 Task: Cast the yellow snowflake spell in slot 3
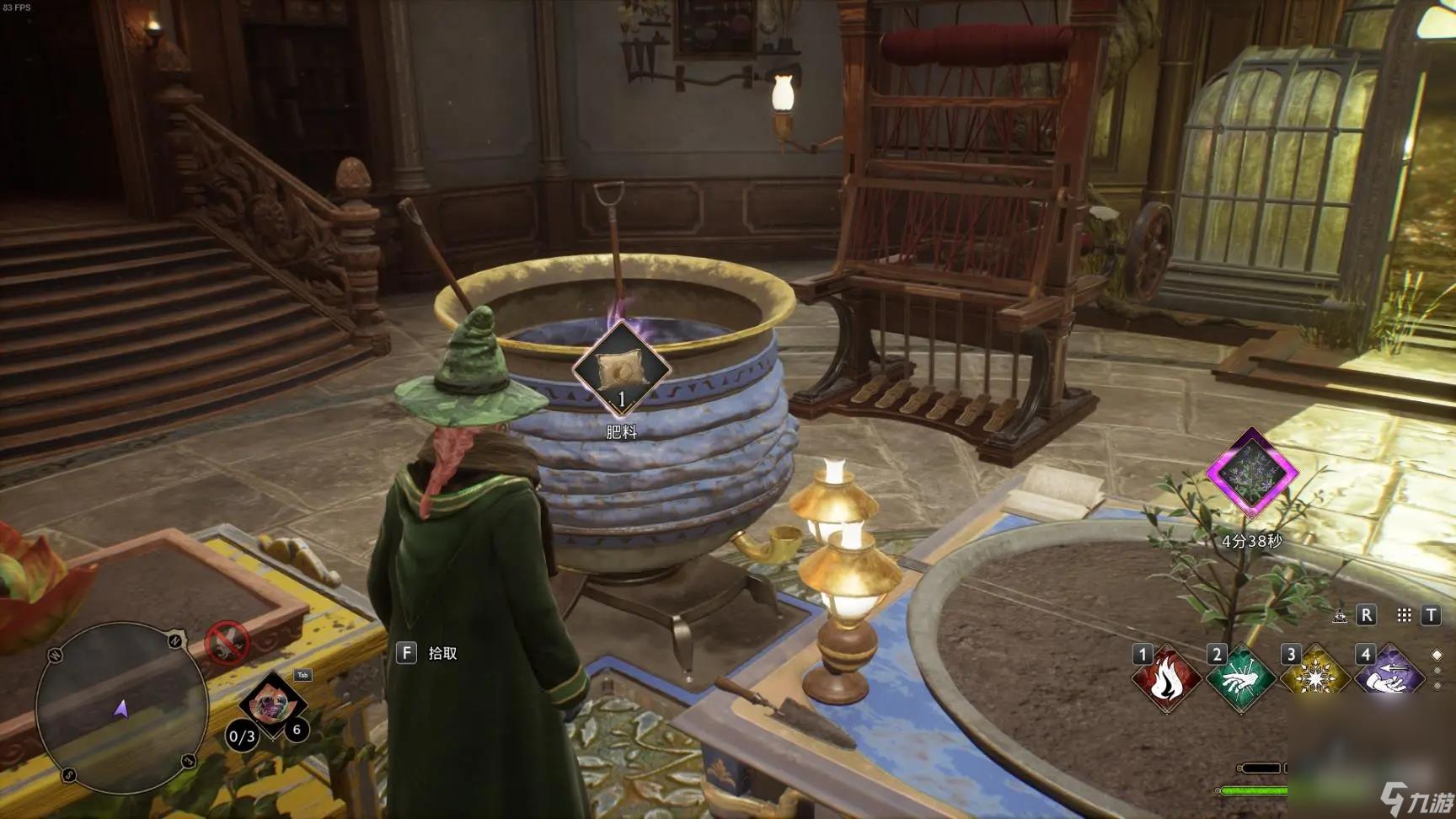click(x=1314, y=679)
